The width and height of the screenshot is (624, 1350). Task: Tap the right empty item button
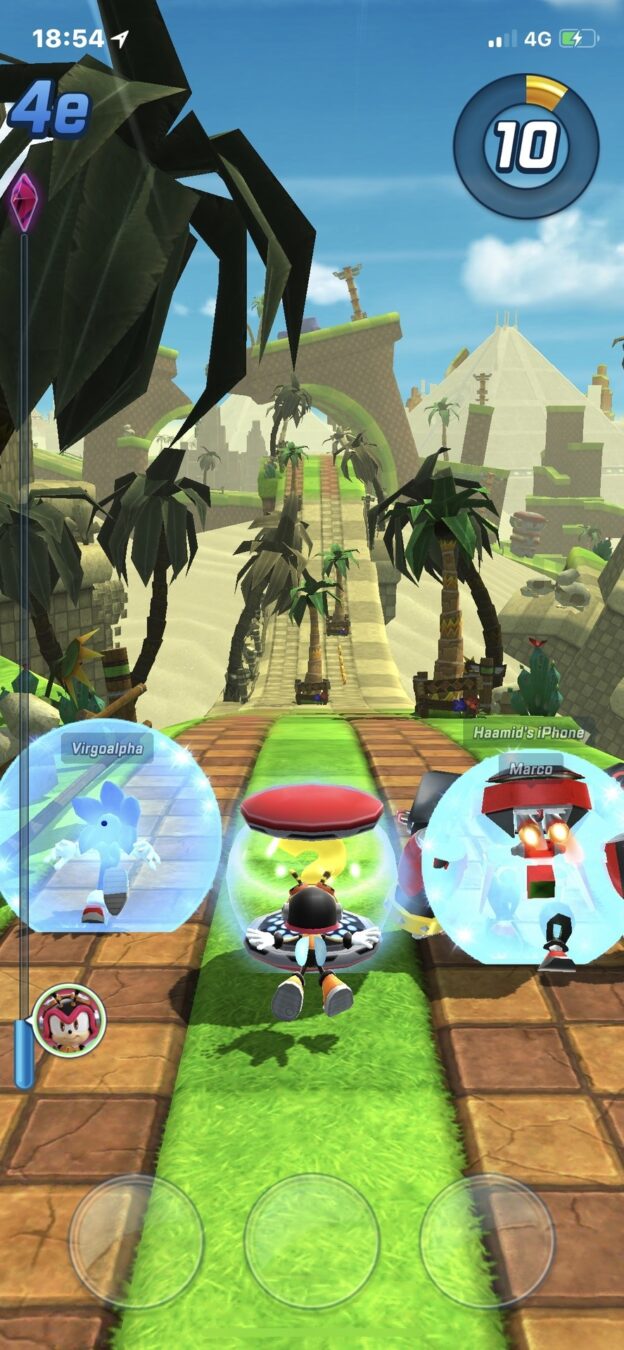[x=487, y=1241]
